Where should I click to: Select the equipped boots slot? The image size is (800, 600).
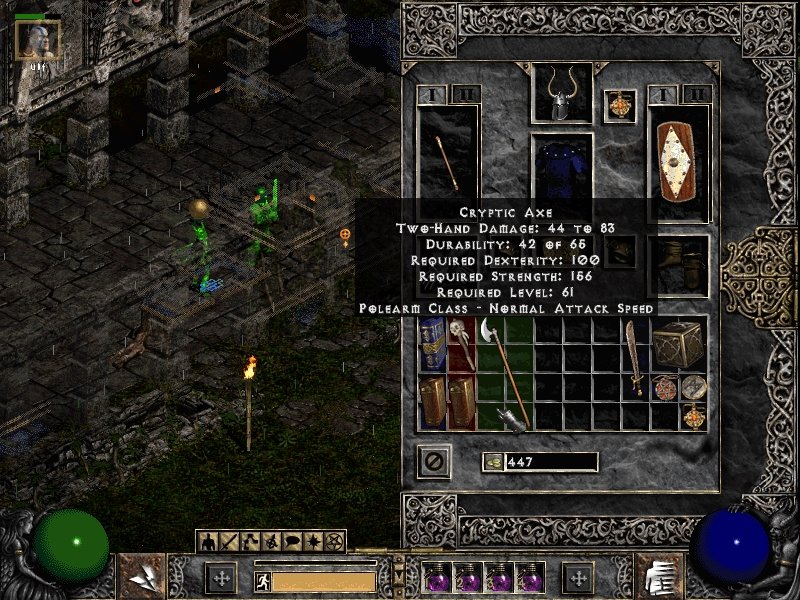pyautogui.click(x=678, y=265)
